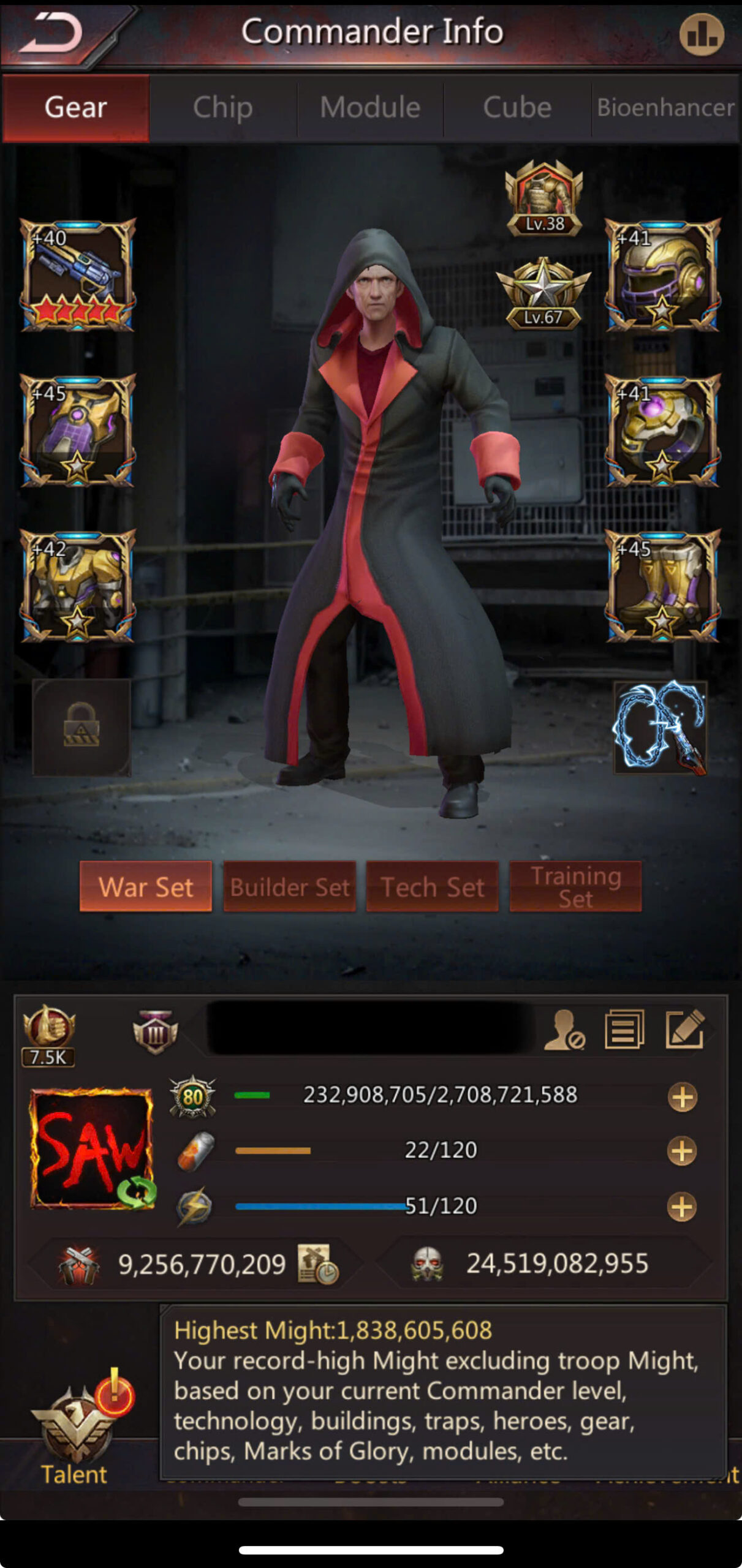The width and height of the screenshot is (742, 1568).
Task: Switch to the Tech Set loadout
Action: coord(433,886)
